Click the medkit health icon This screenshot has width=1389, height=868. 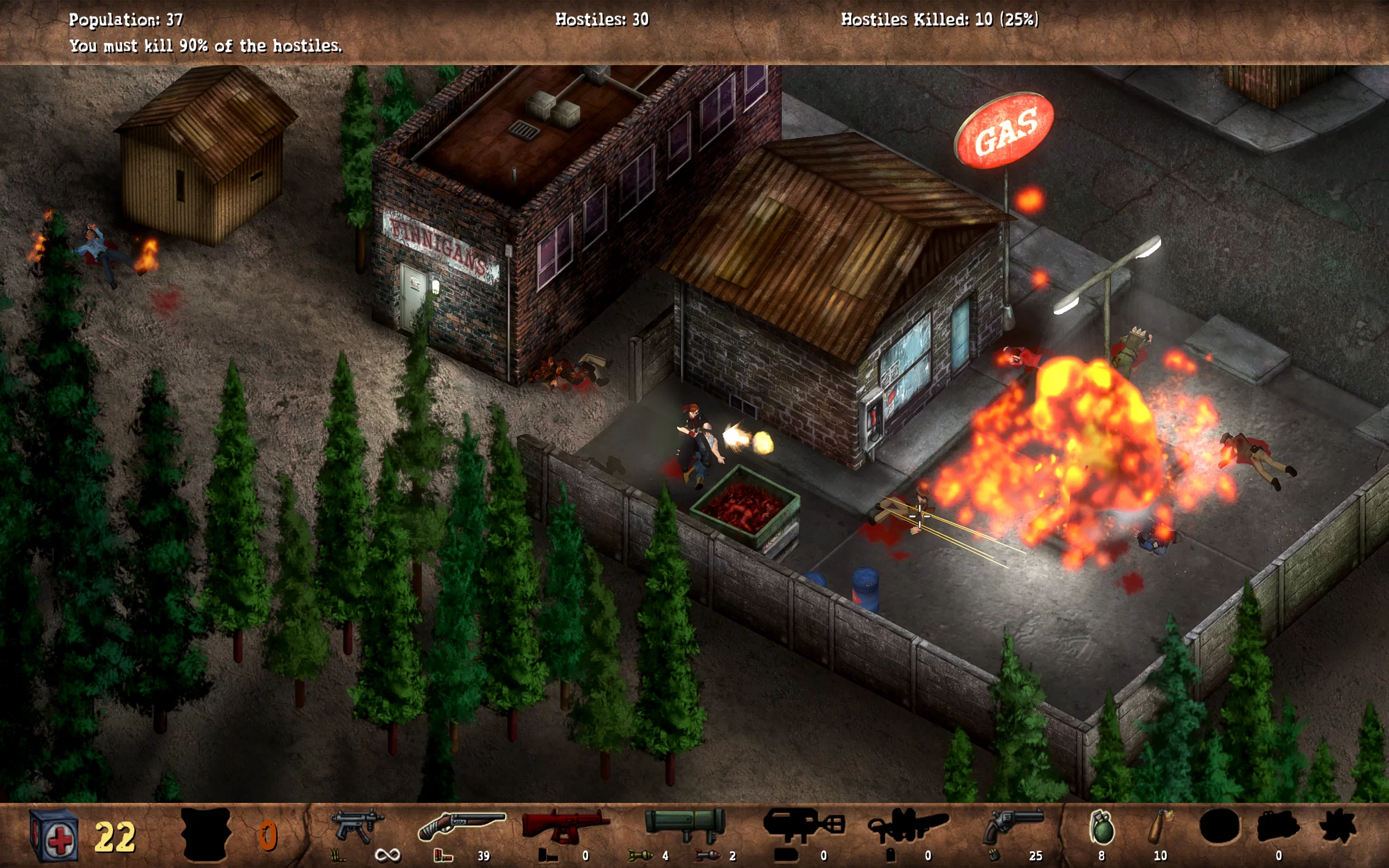point(54,835)
